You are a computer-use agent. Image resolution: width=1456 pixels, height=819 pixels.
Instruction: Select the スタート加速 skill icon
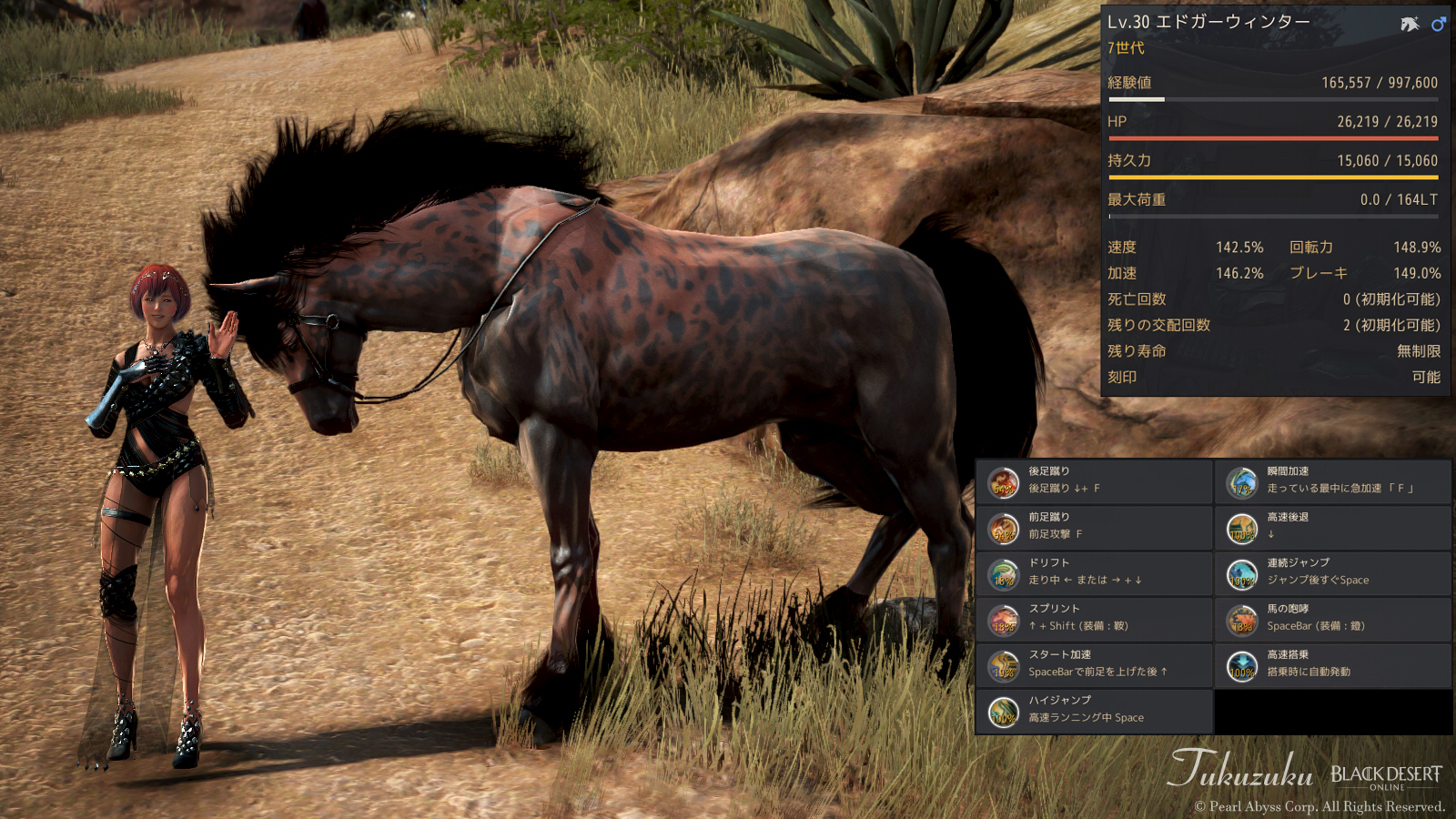tap(1003, 664)
